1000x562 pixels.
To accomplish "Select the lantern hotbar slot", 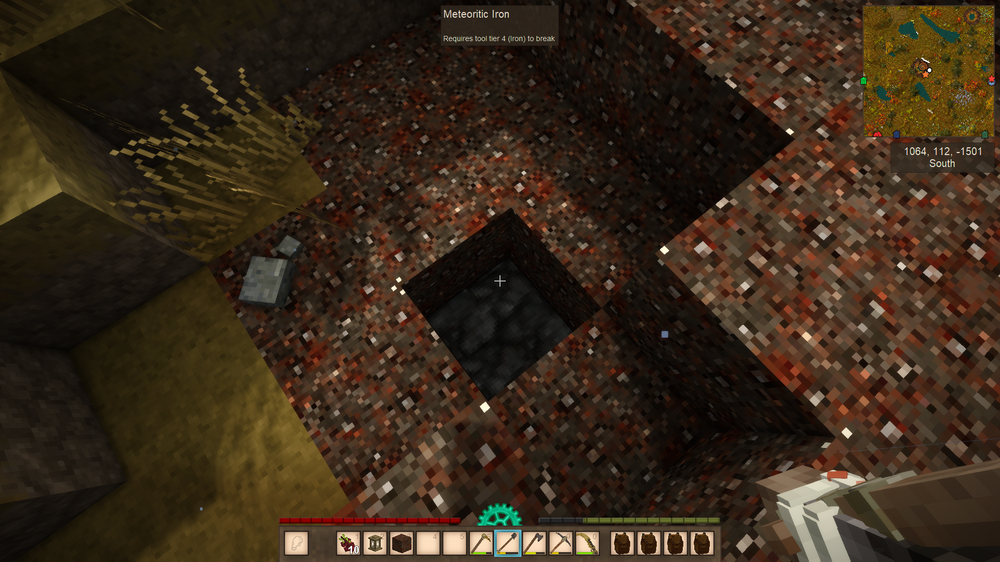I will [375, 544].
